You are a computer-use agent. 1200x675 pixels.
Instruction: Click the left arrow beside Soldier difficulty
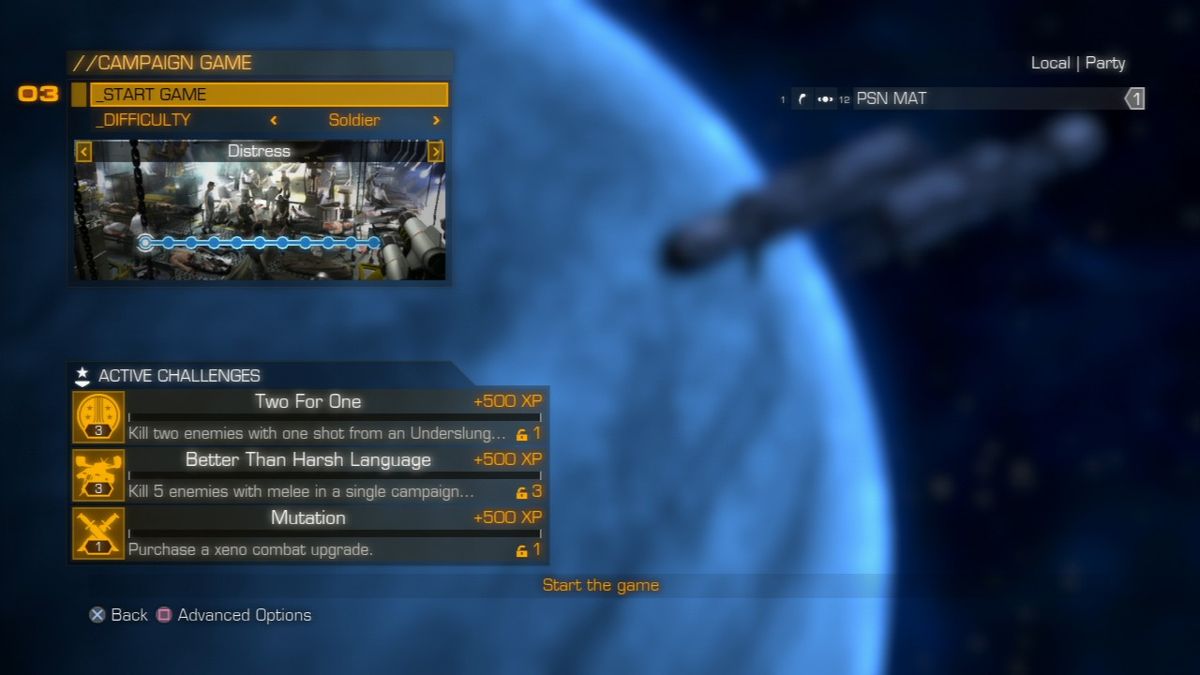pyautogui.click(x=274, y=121)
